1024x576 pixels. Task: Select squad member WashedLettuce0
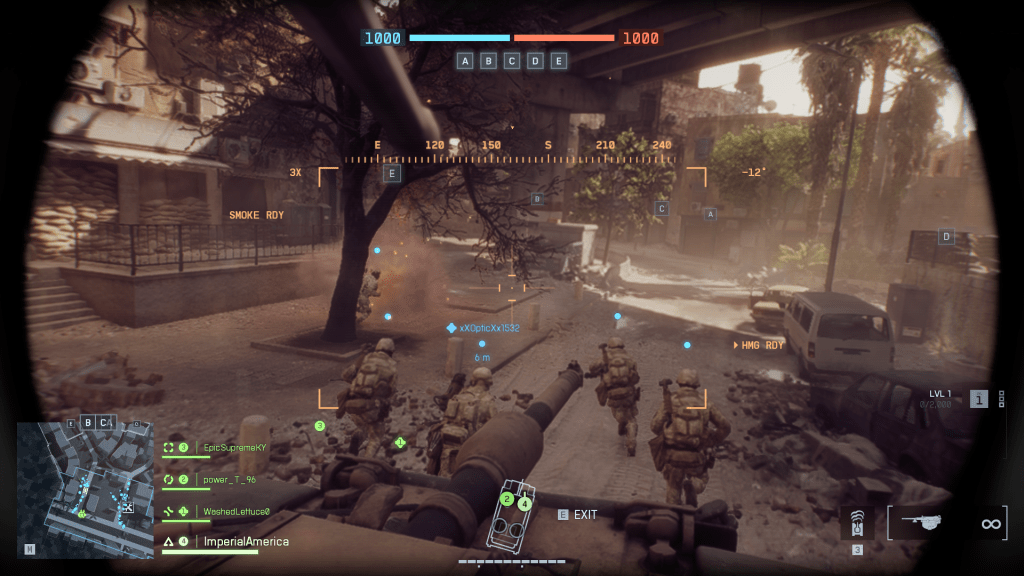click(x=236, y=511)
